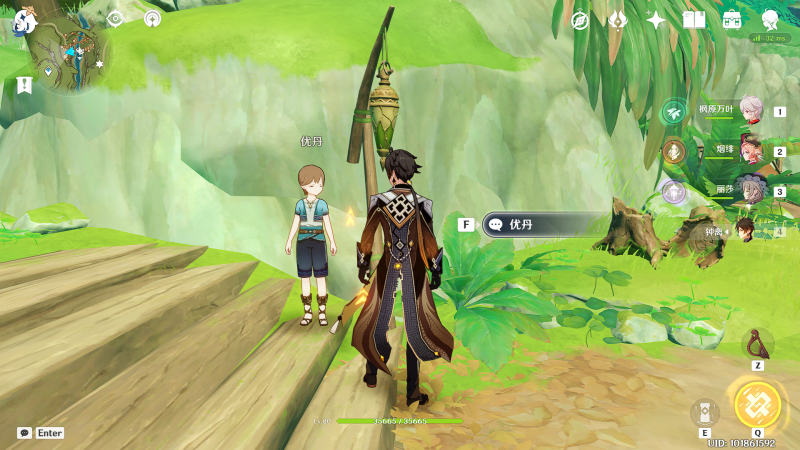800x450 pixels.
Task: Switch to party member 枫原万叶
Action: (749, 112)
